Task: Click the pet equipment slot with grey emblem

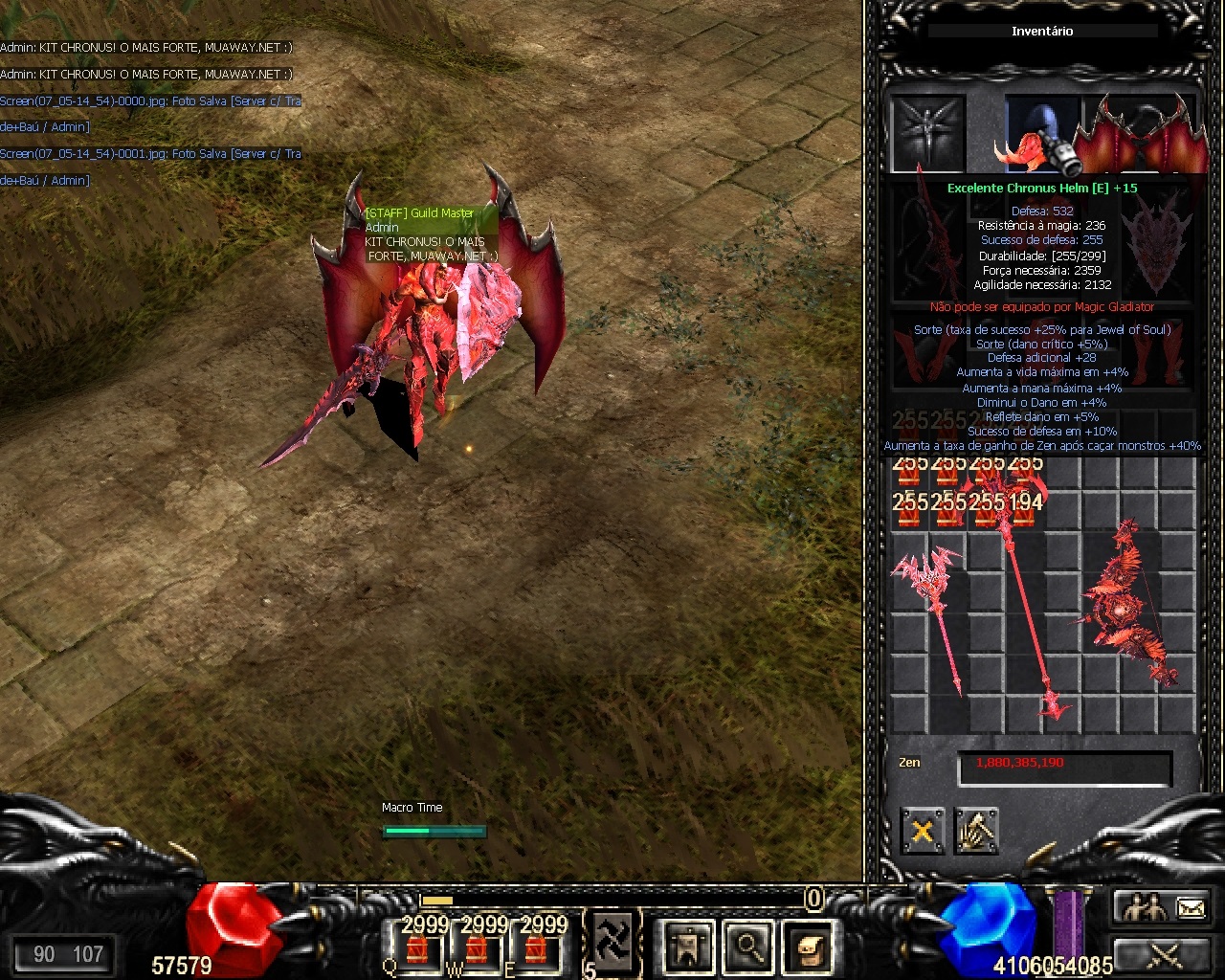Action: point(927,134)
